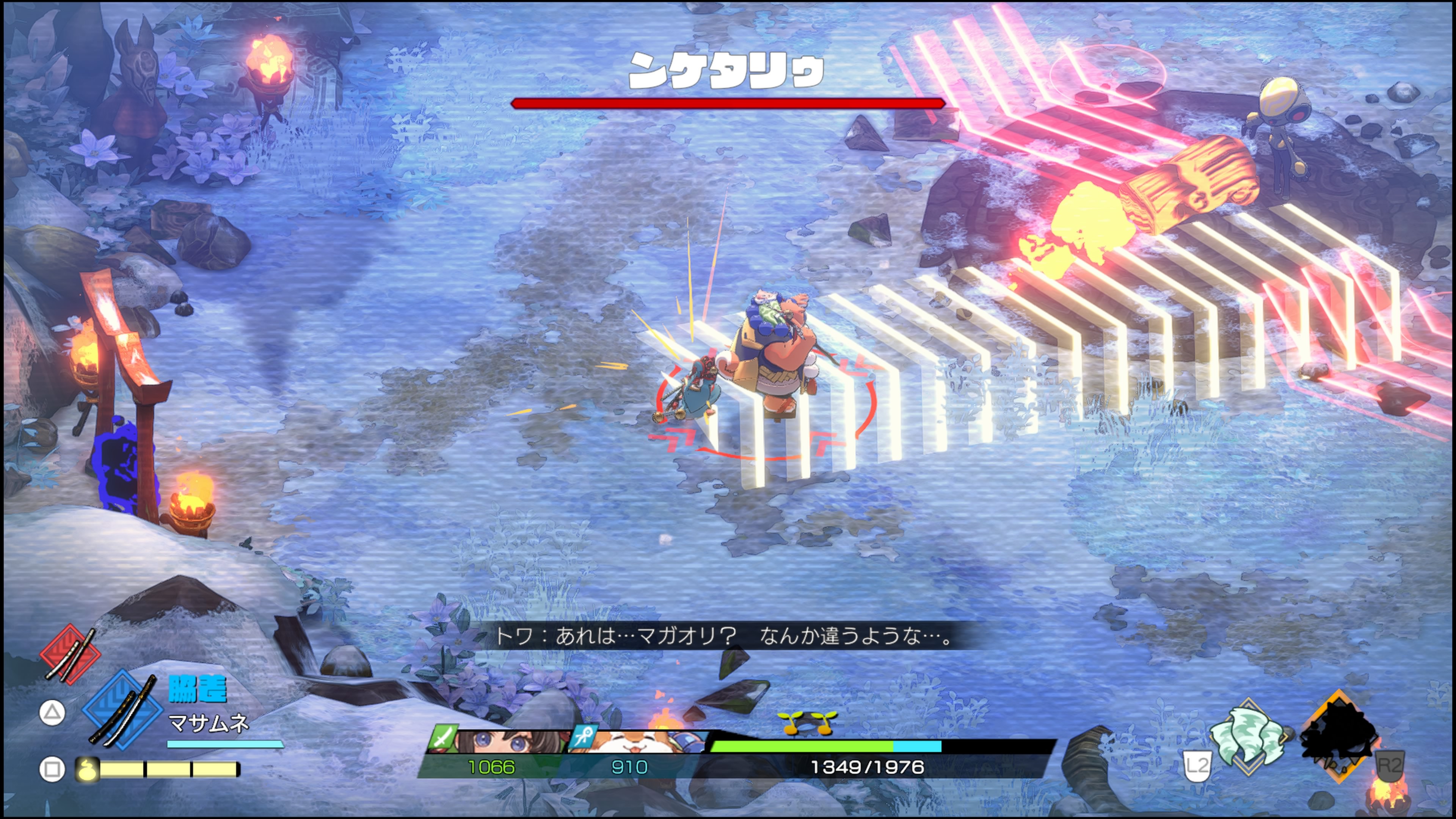Viewport: 1456px width, 819px height.
Task: Select the red diamond sword weapon icon
Action: click(70, 653)
